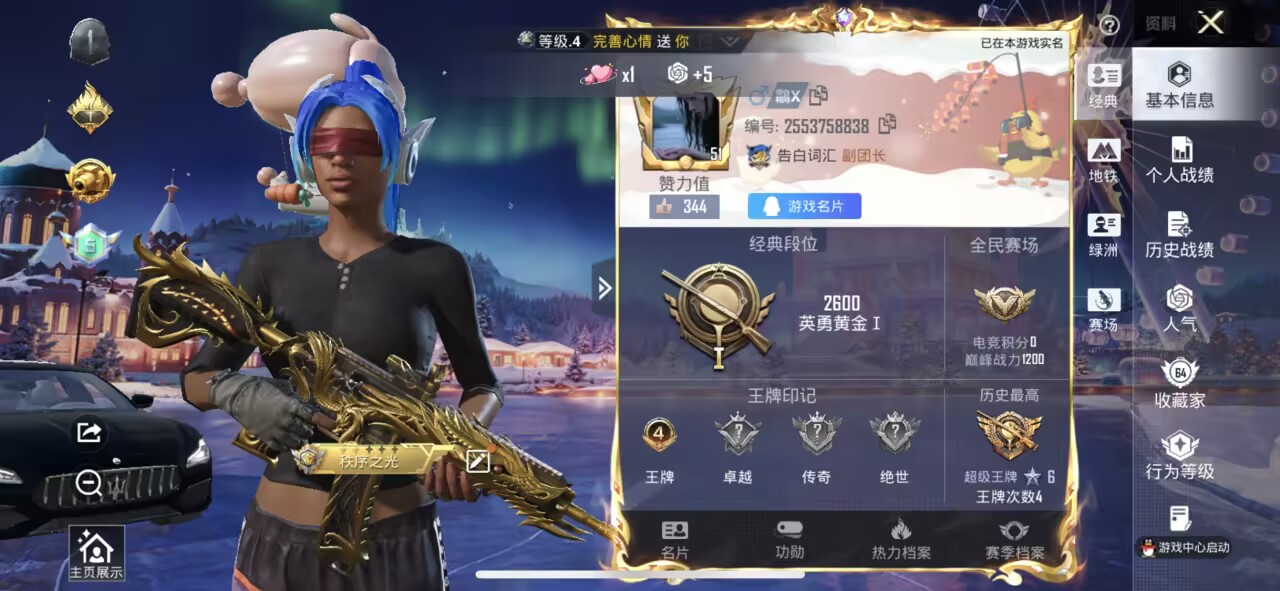The width and height of the screenshot is (1280, 591).
Task: Show the 人气 popularity page
Action: (x=1179, y=310)
